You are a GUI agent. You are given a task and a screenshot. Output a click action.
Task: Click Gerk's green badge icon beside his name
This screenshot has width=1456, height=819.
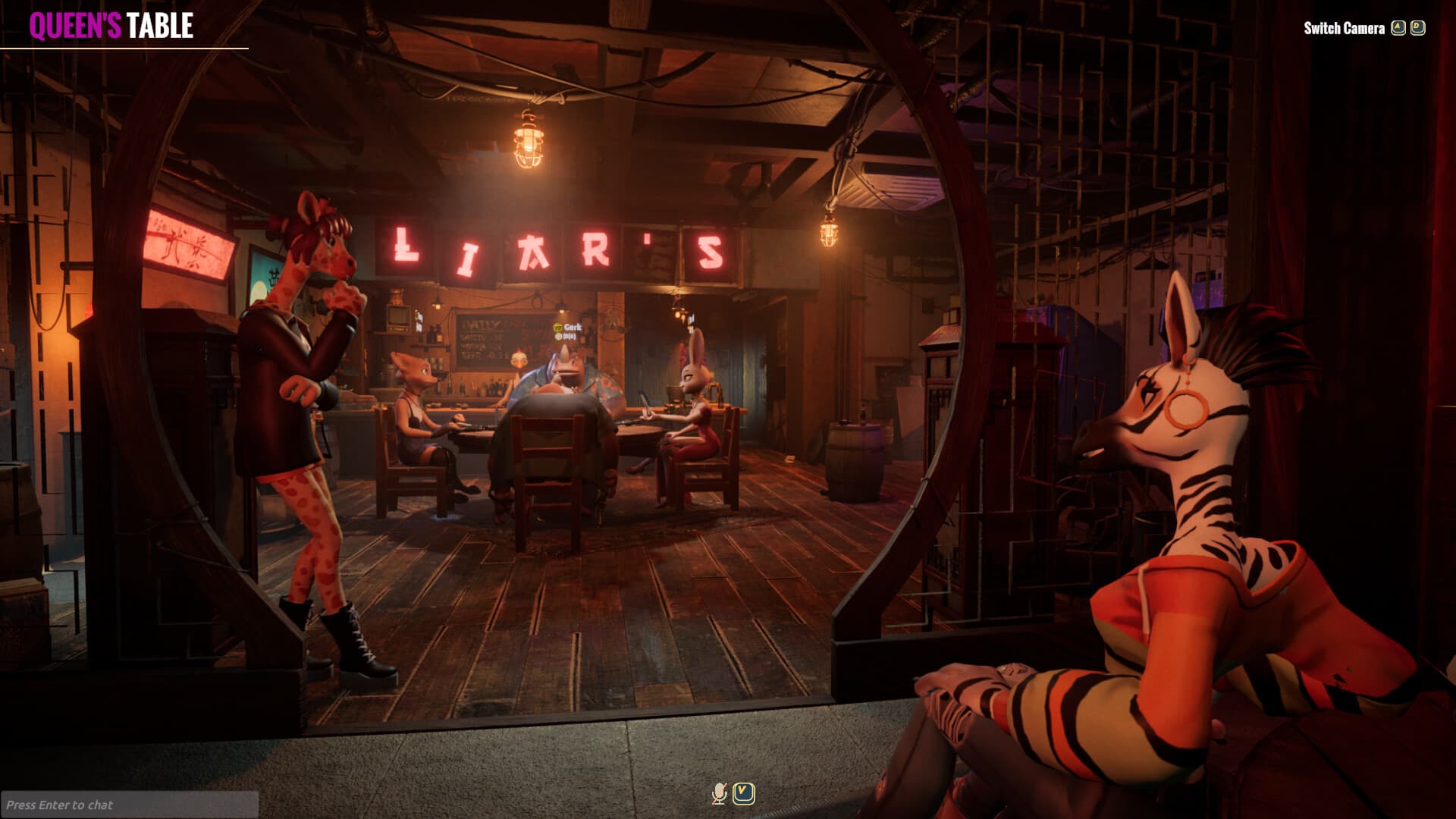click(x=557, y=328)
